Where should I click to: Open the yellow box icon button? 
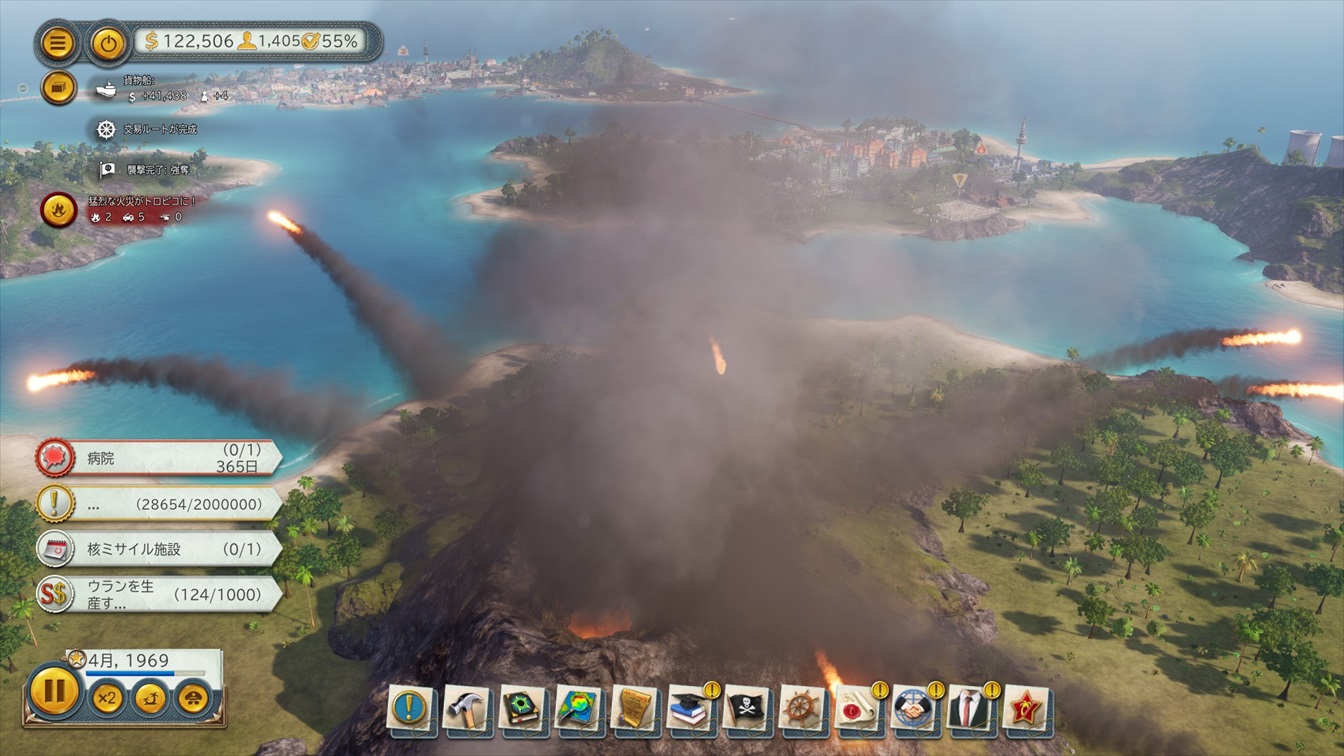point(59,87)
